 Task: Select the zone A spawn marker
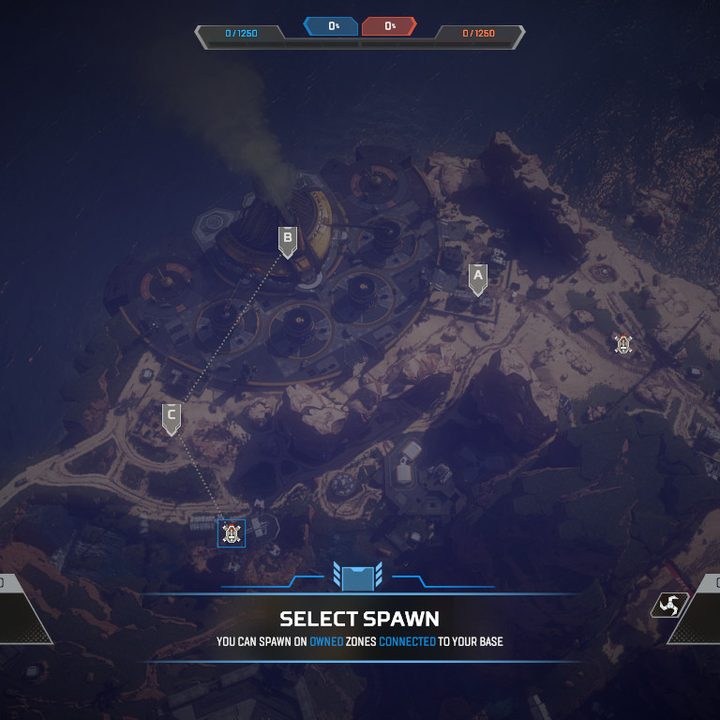478,277
